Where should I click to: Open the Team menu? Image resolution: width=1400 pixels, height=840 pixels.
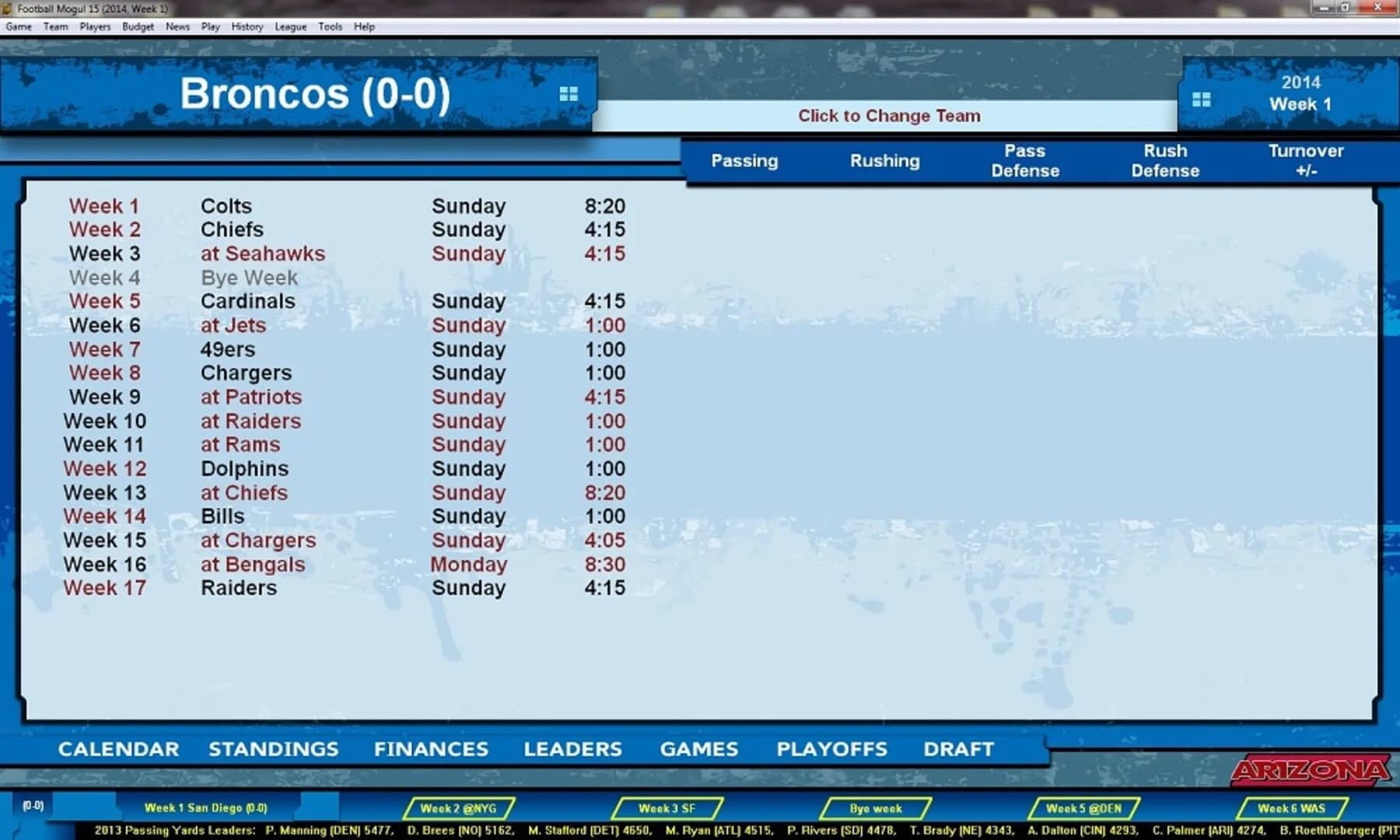55,26
